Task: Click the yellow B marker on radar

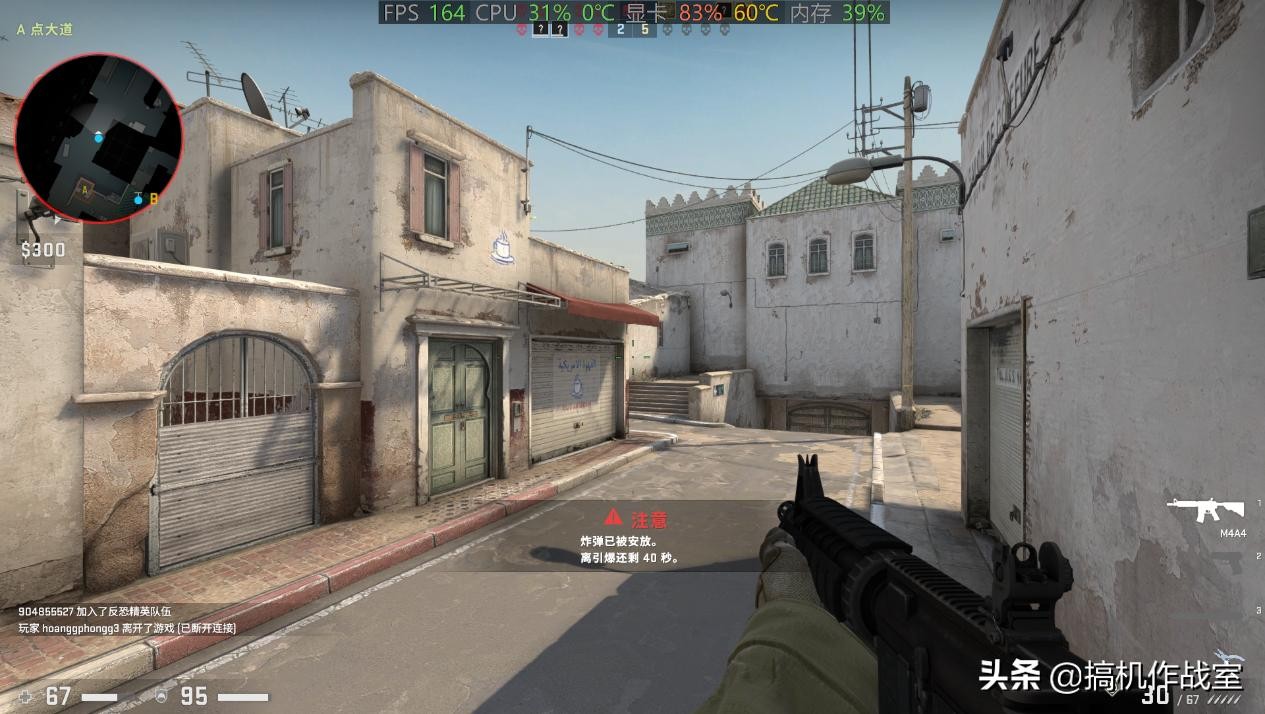Action: click(x=154, y=199)
